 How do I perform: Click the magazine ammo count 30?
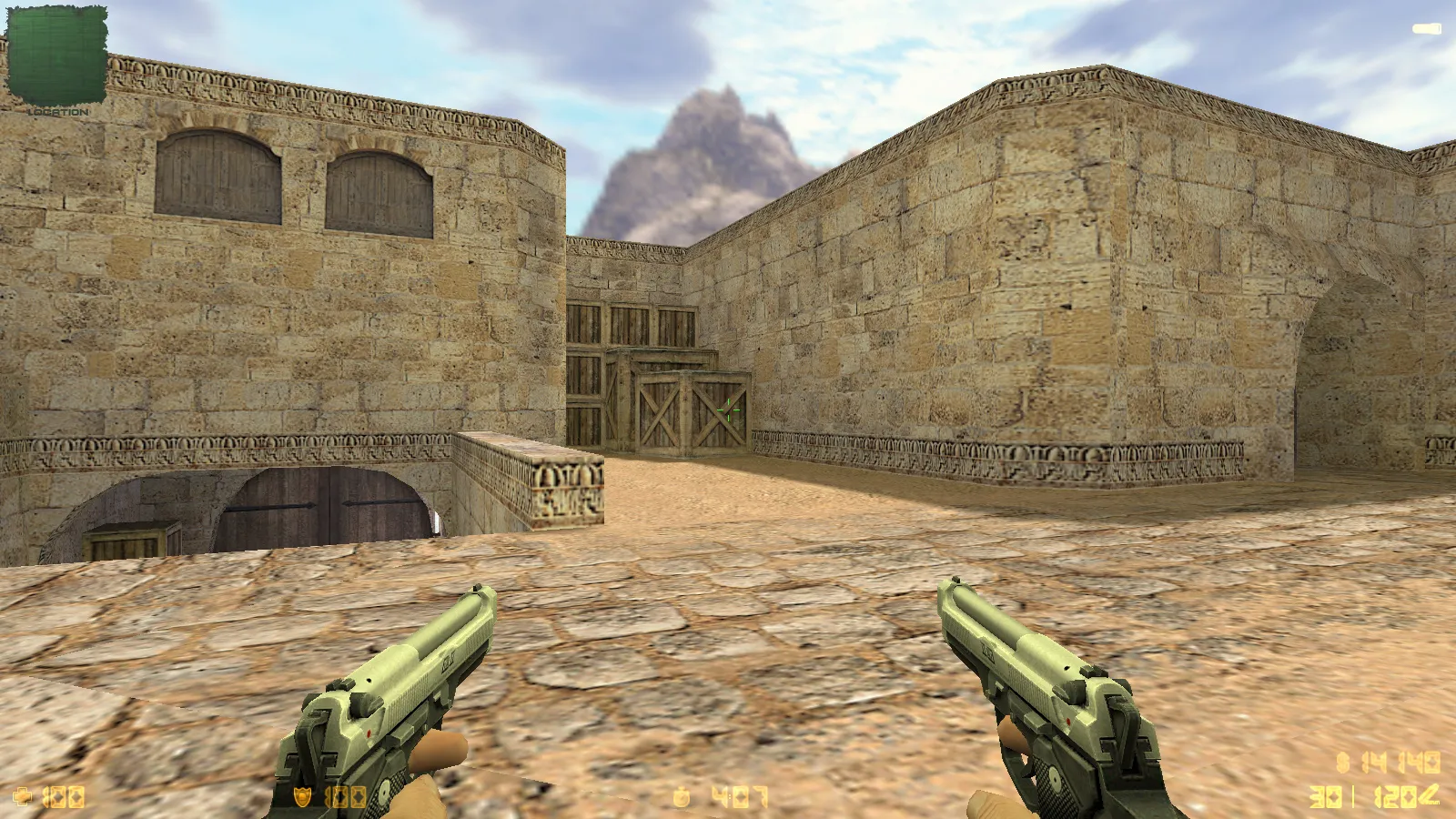(x=1326, y=796)
